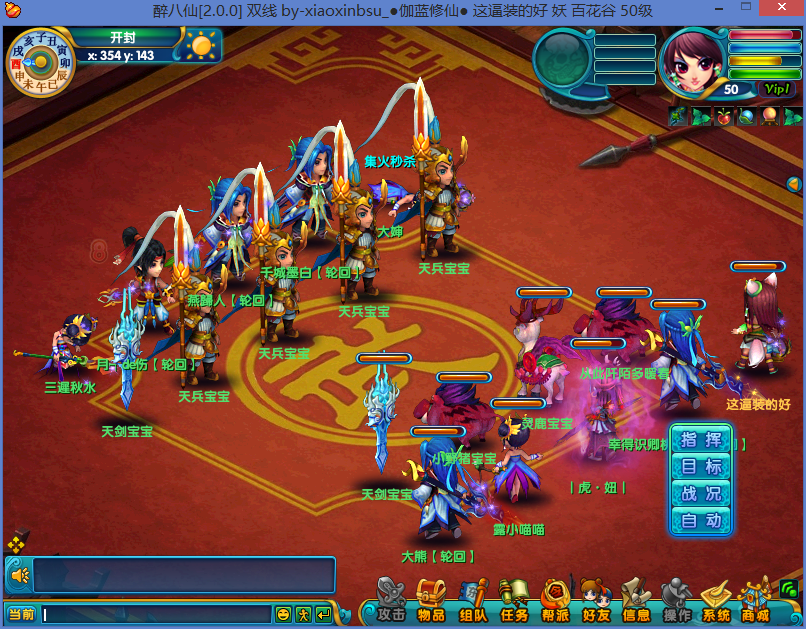Choose the 攻击 (Attack) action

(x=390, y=600)
